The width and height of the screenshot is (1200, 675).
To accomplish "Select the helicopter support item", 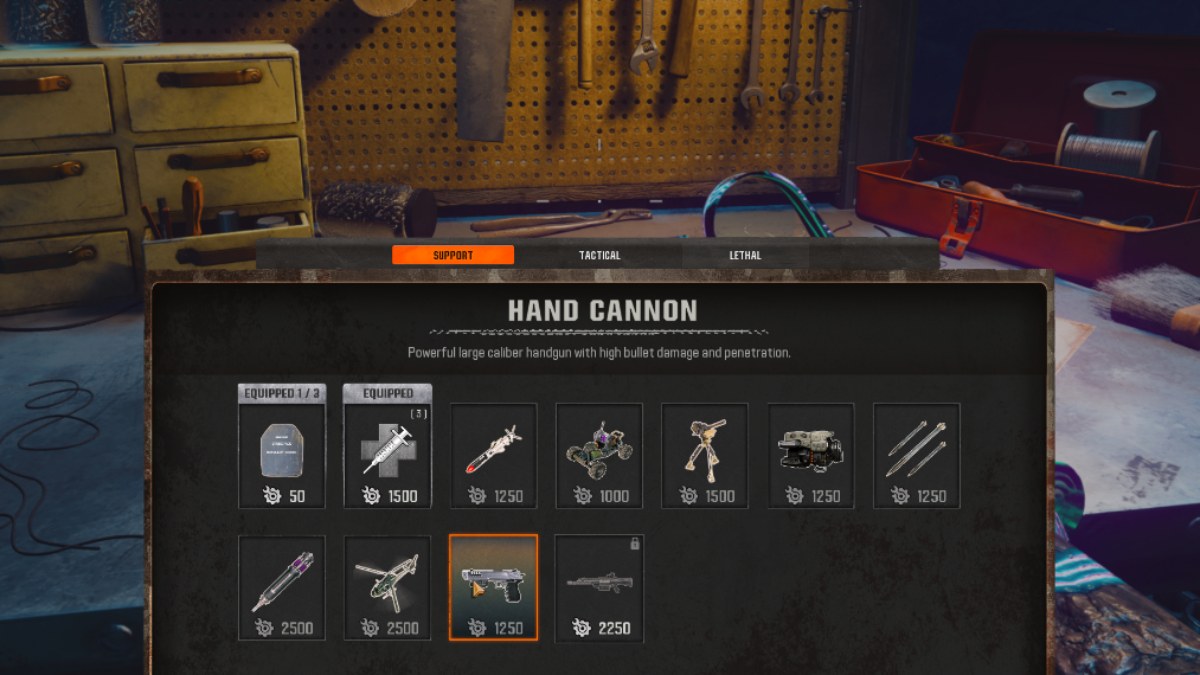I will click(x=388, y=587).
